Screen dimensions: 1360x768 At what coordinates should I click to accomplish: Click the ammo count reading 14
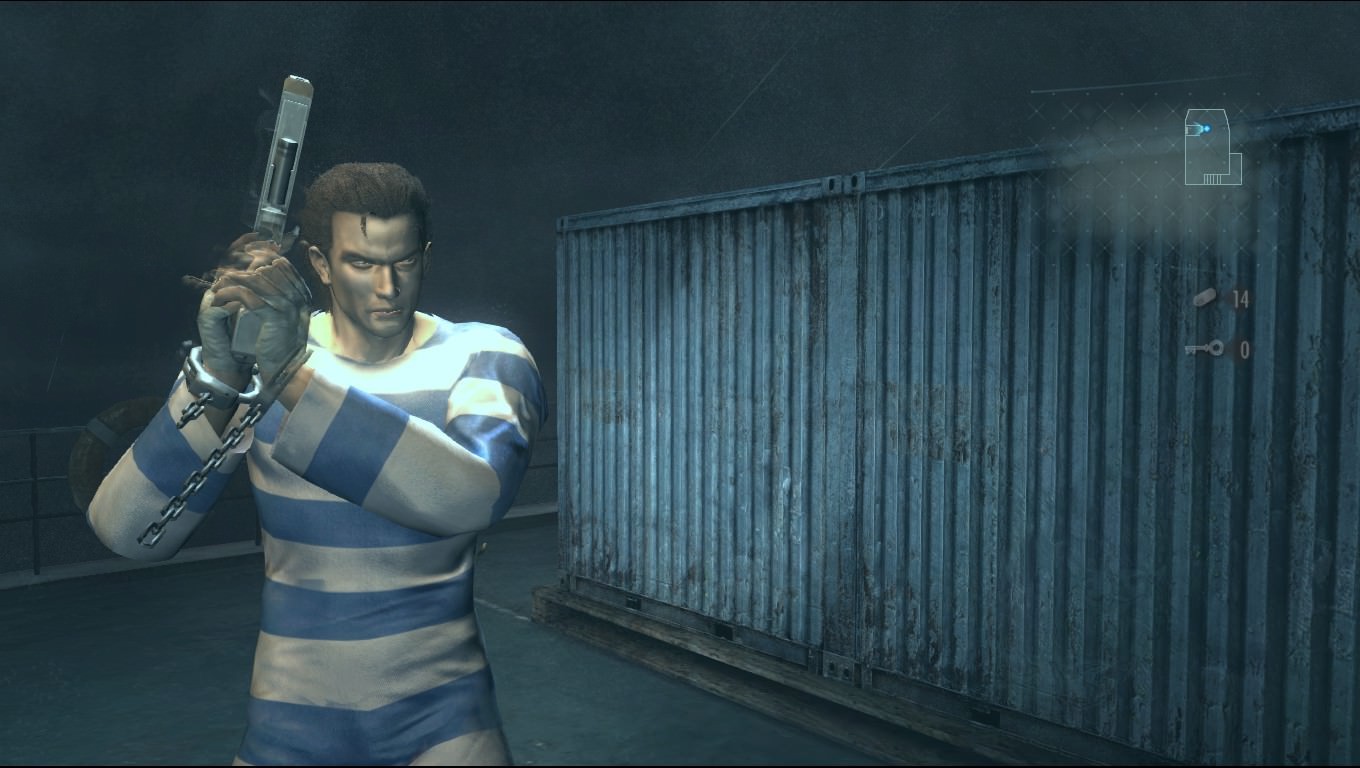tap(1241, 297)
